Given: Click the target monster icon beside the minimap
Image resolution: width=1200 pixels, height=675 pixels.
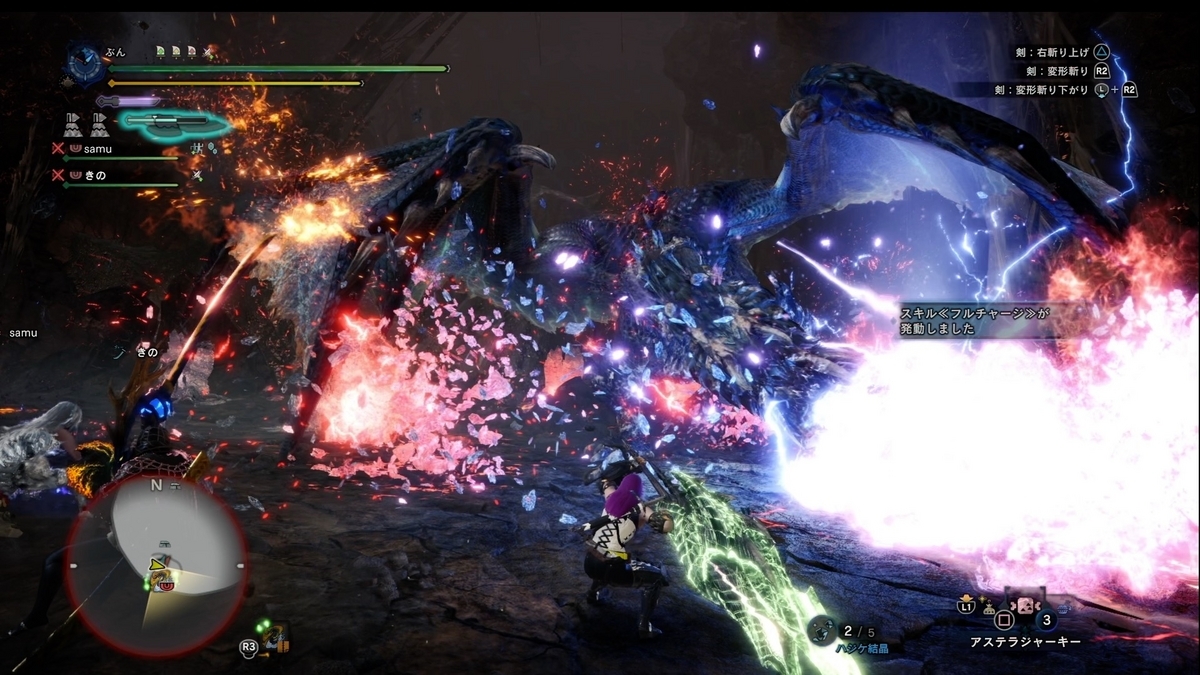Looking at the screenshot, I should point(273,636).
